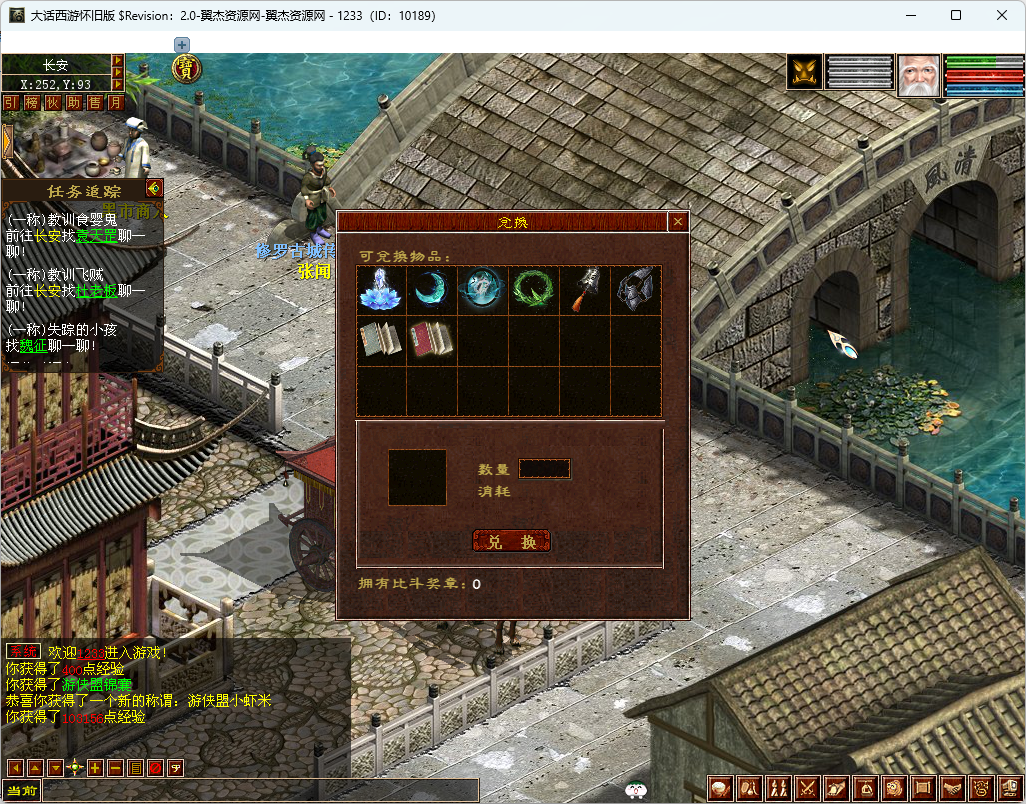Open the 榜 ranking button

point(32,102)
